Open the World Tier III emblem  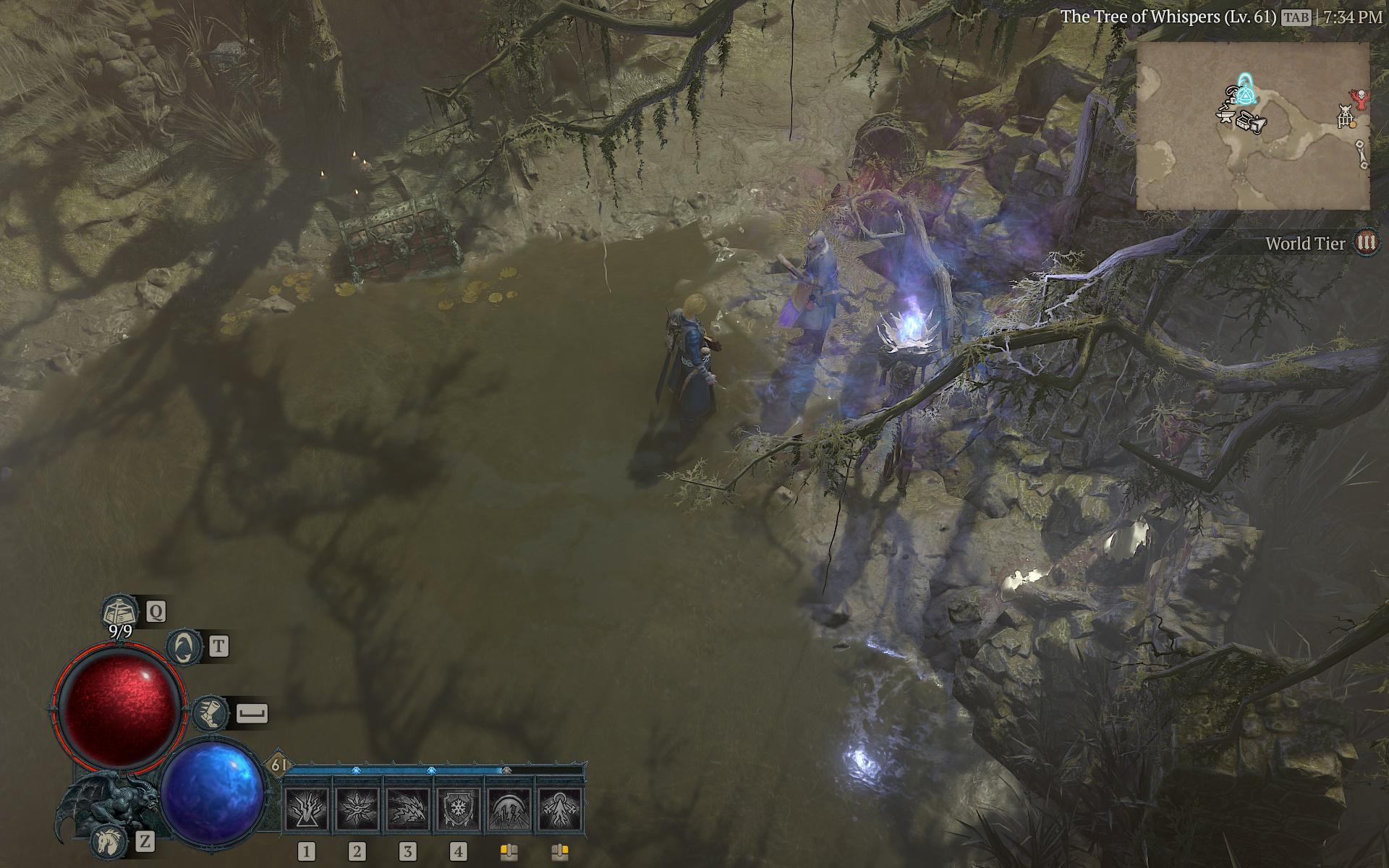click(1366, 243)
